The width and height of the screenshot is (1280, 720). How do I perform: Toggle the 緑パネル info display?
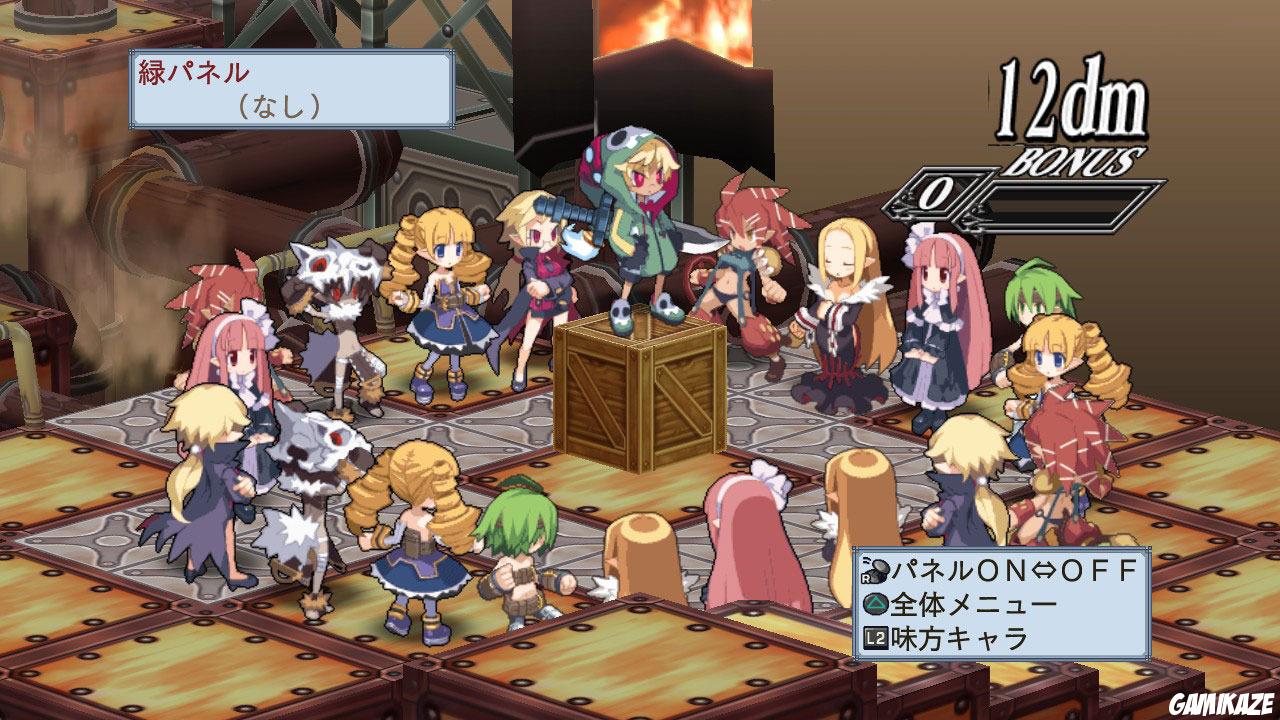point(290,85)
